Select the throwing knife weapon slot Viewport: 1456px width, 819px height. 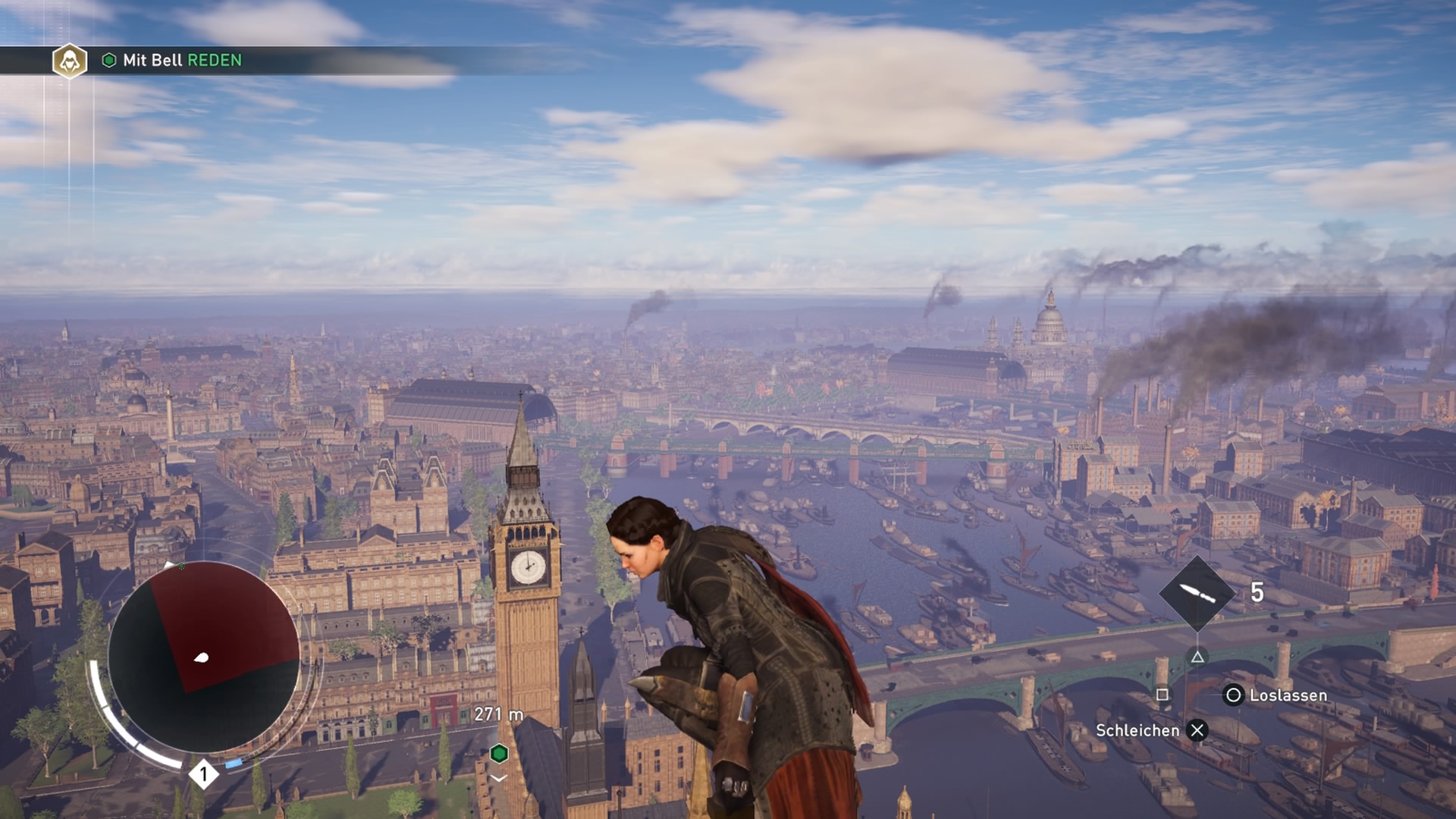1197,593
